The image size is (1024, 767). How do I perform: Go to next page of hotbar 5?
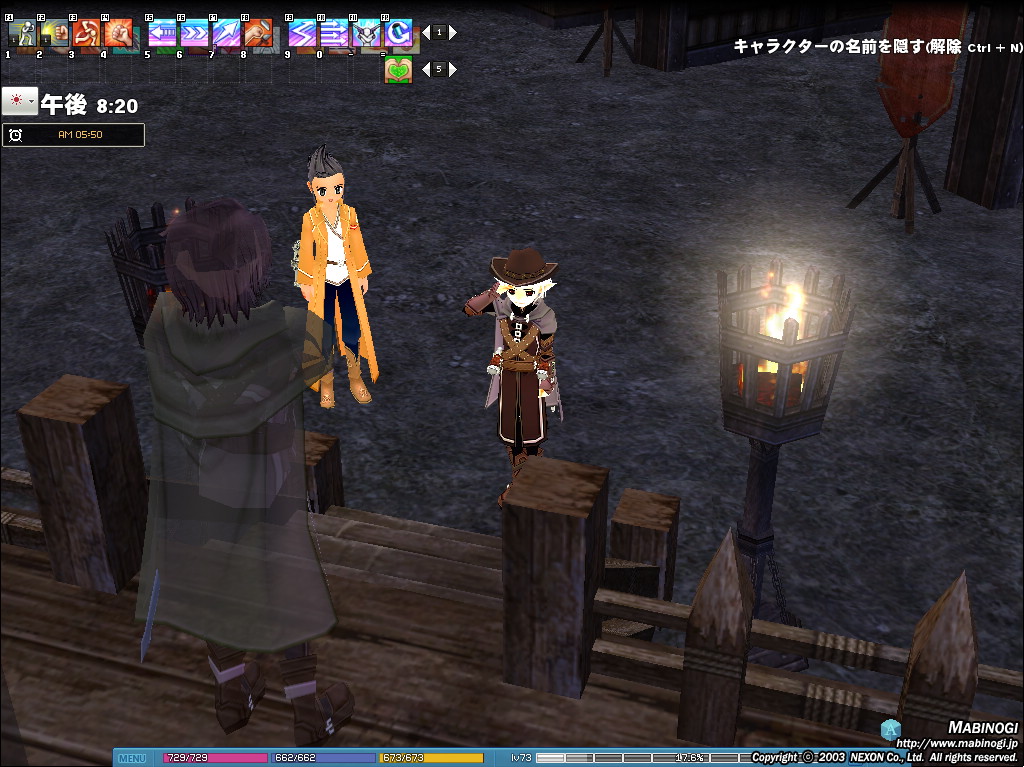point(453,69)
